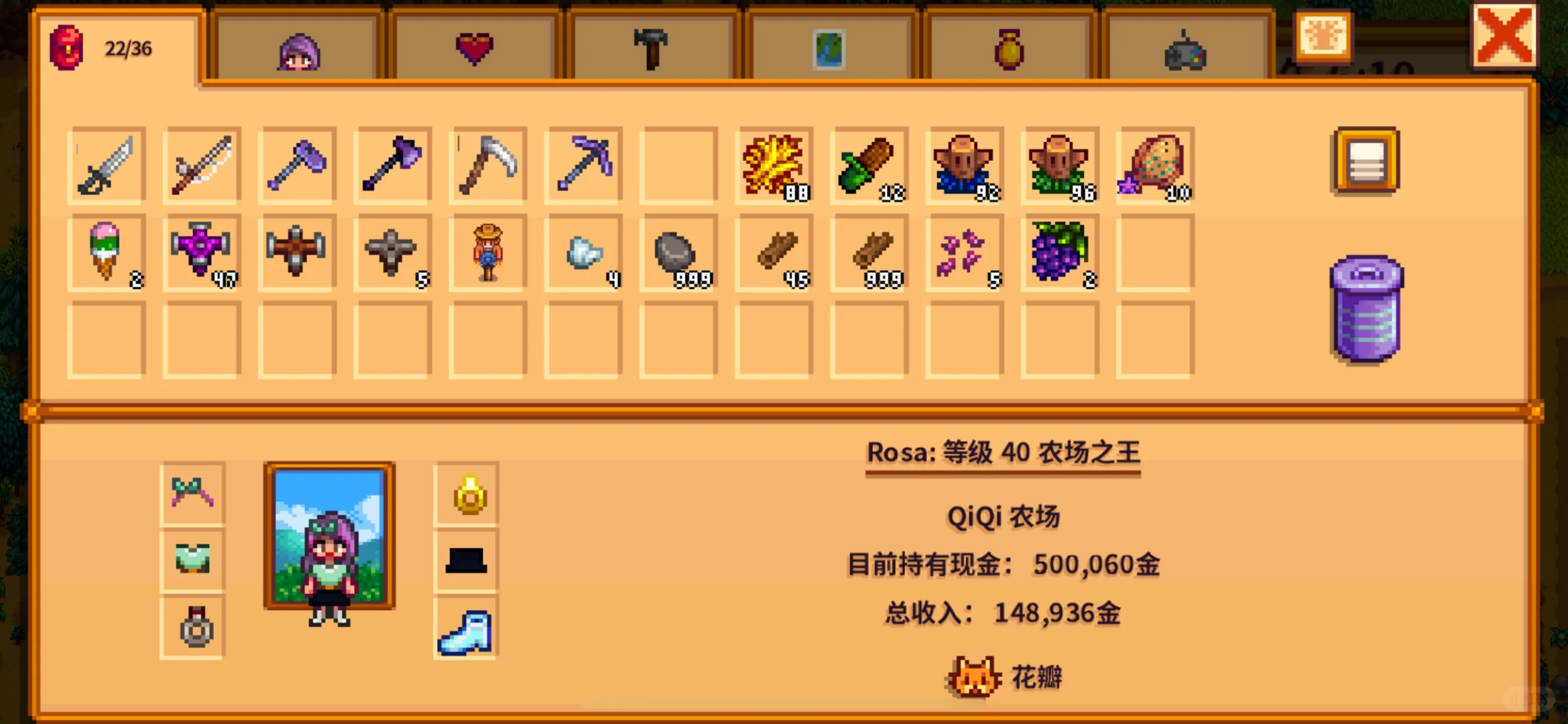The width and height of the screenshot is (1568, 724).
Task: Click the trash can to discard an item
Action: click(x=1365, y=308)
